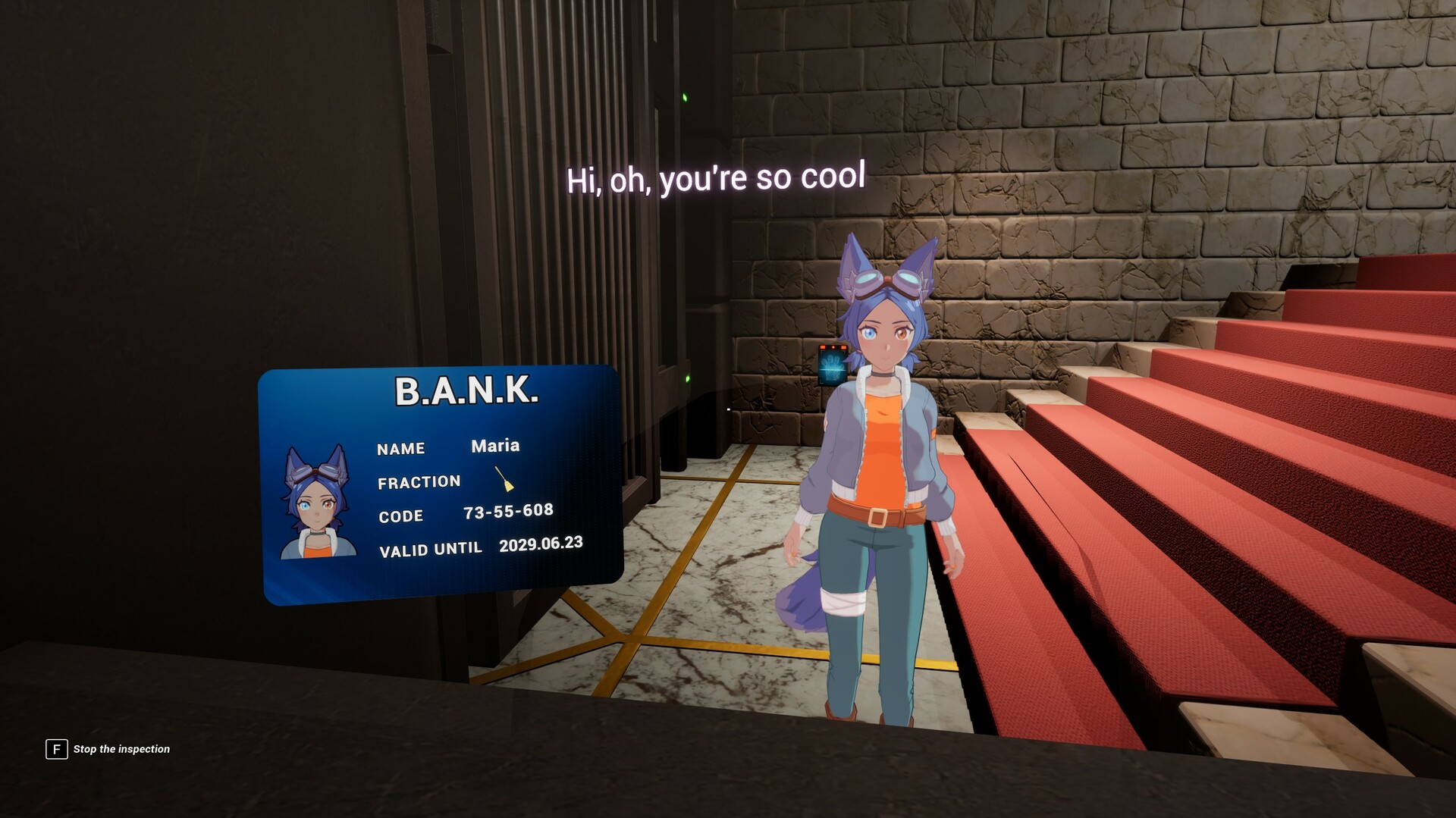Image resolution: width=1456 pixels, height=818 pixels.
Task: Select the CODE row of the ID card
Action: [x=402, y=516]
